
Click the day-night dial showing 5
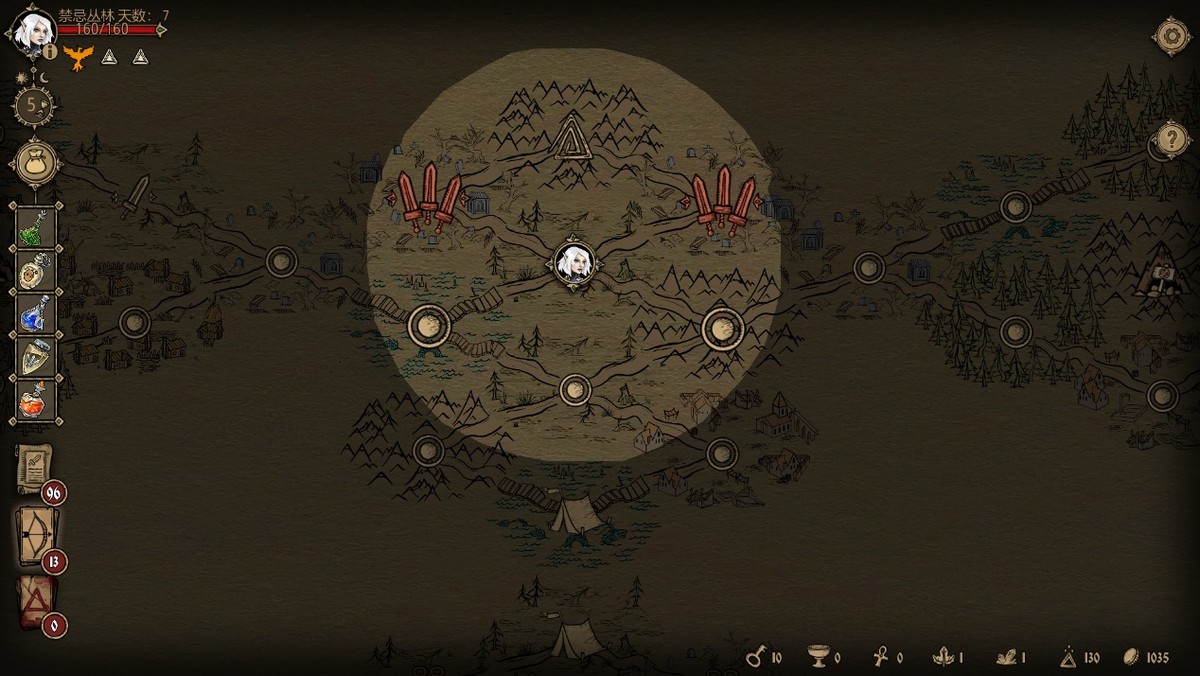tap(34, 104)
